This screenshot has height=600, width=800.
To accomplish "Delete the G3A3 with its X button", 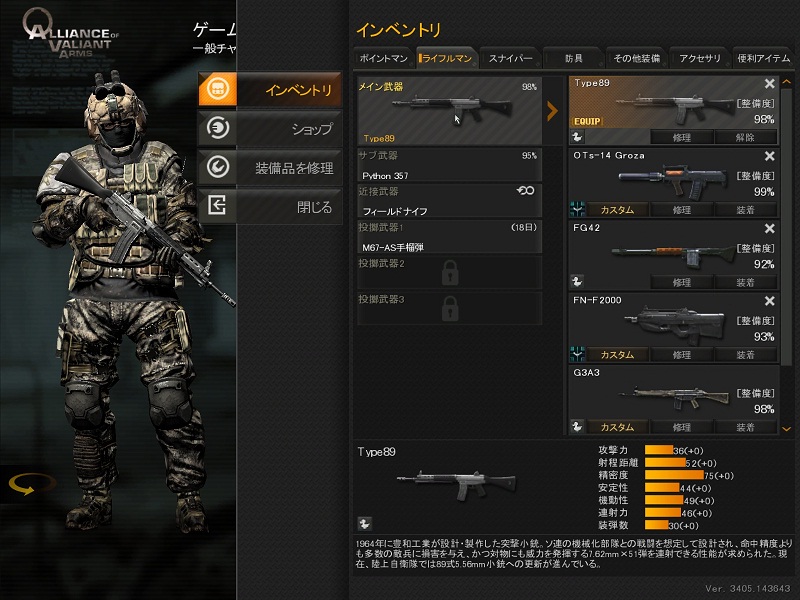I will [x=770, y=372].
